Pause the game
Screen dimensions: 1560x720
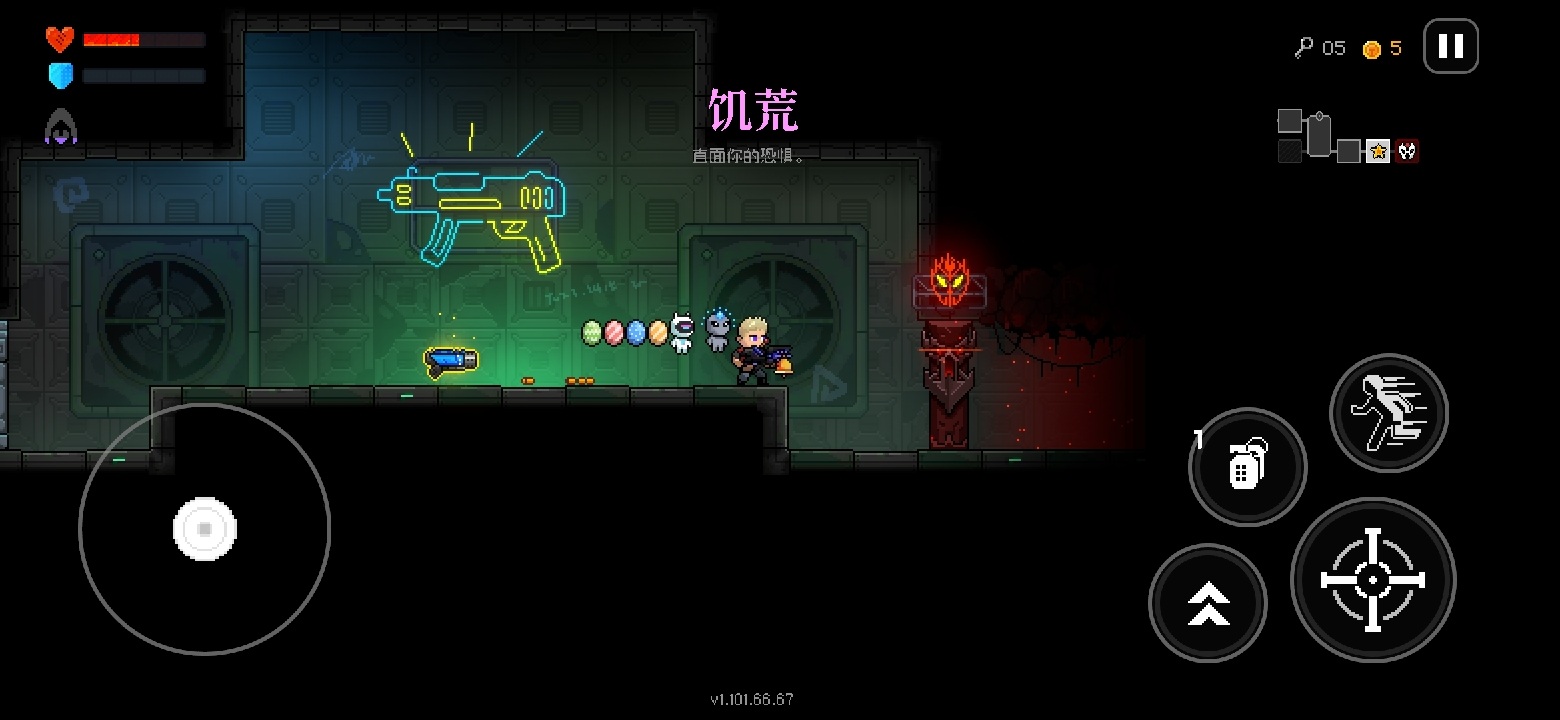[1450, 46]
